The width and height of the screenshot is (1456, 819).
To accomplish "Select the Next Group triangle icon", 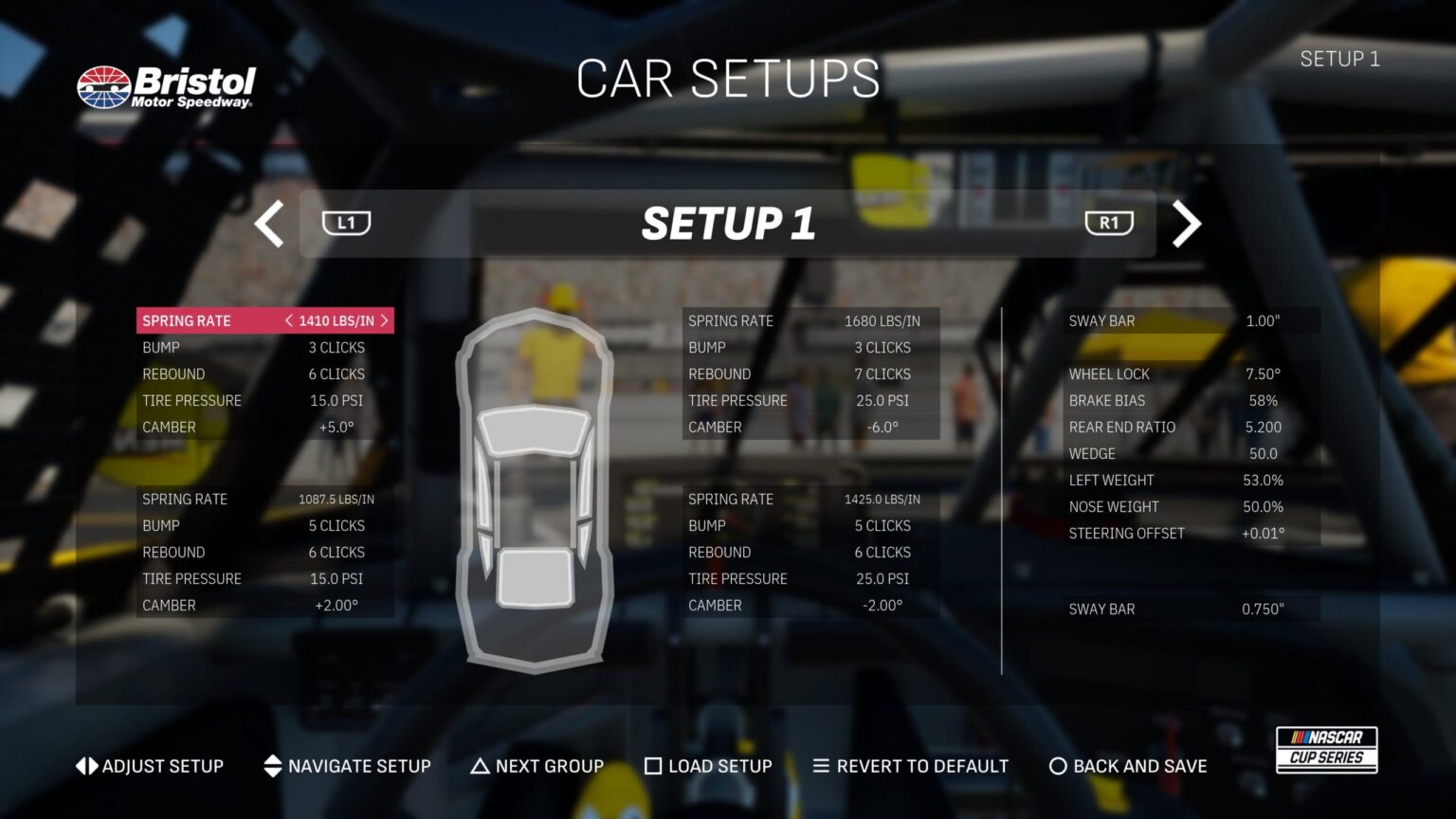I will (x=480, y=766).
